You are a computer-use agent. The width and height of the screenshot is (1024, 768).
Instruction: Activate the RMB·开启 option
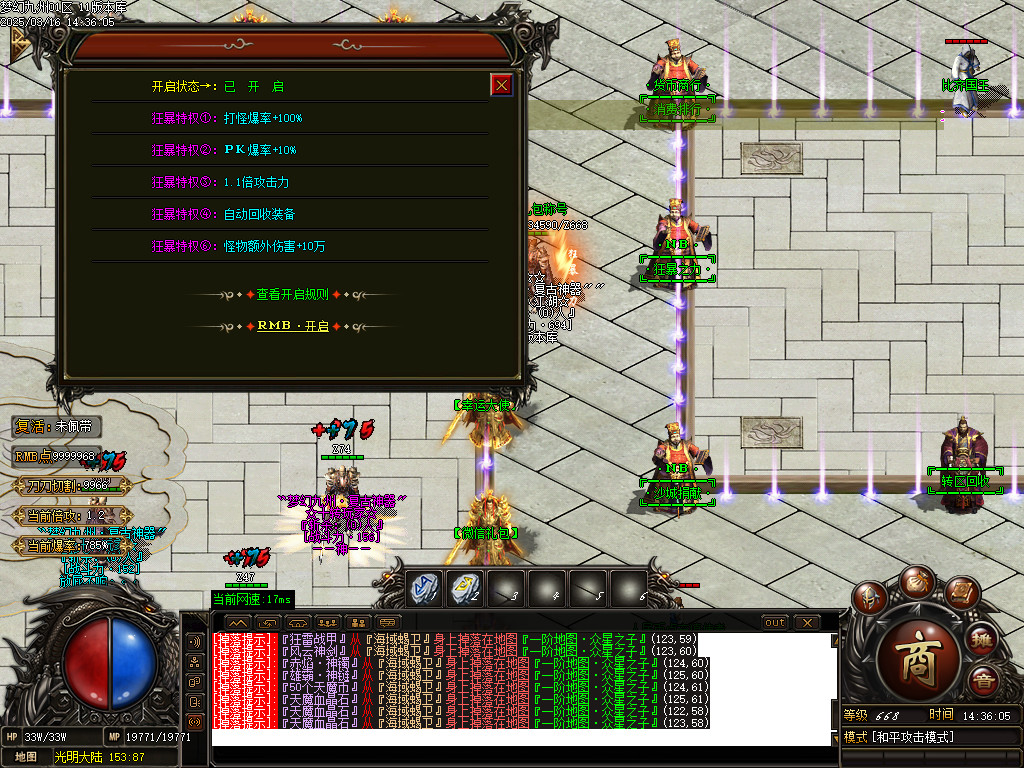pos(292,326)
